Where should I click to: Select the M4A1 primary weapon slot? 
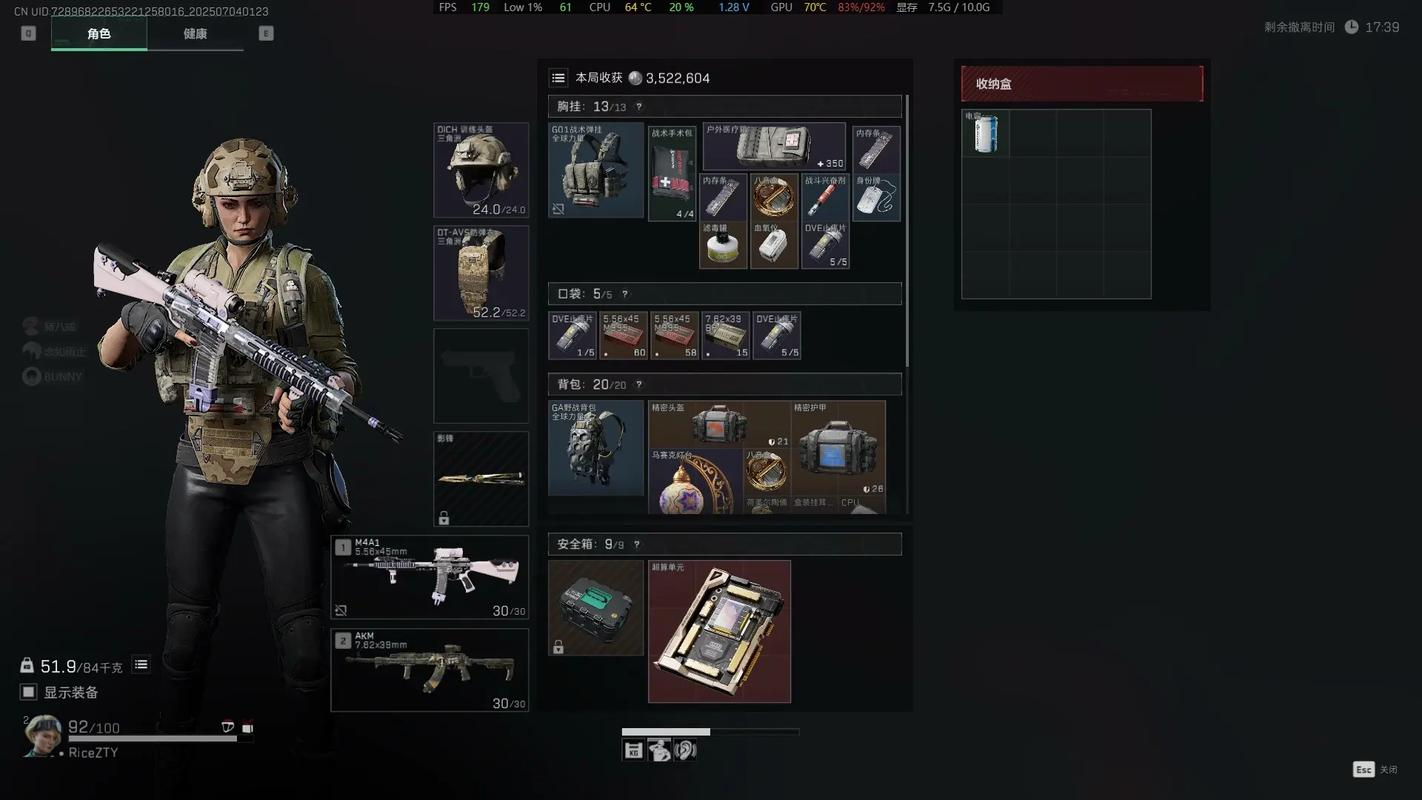coord(430,577)
